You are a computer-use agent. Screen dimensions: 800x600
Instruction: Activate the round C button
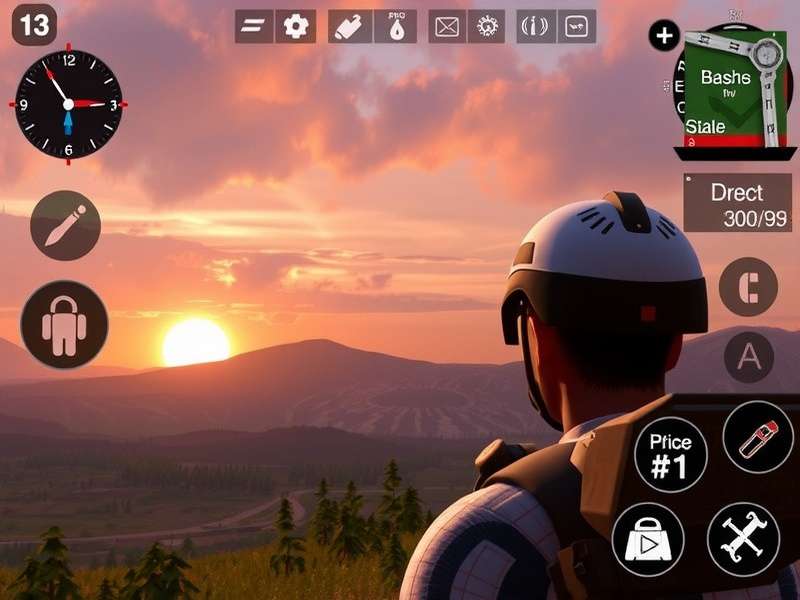coord(748,286)
